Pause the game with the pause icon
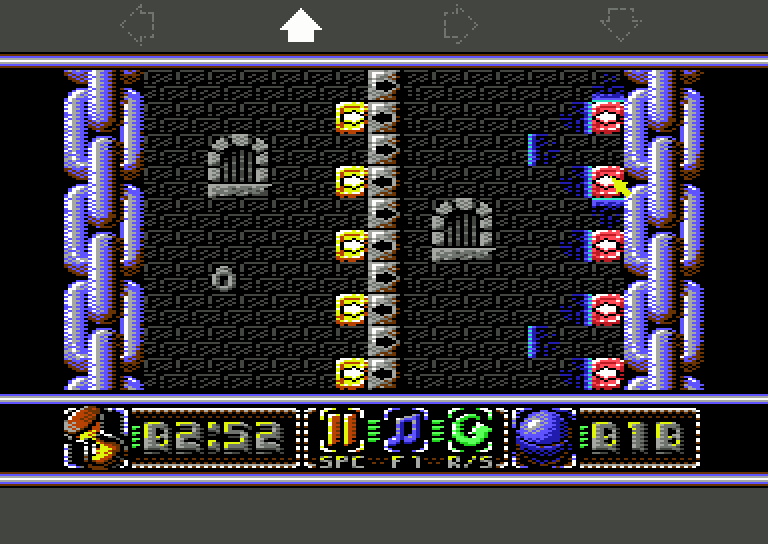Screen dimensions: 768x544 pyautogui.click(x=339, y=432)
